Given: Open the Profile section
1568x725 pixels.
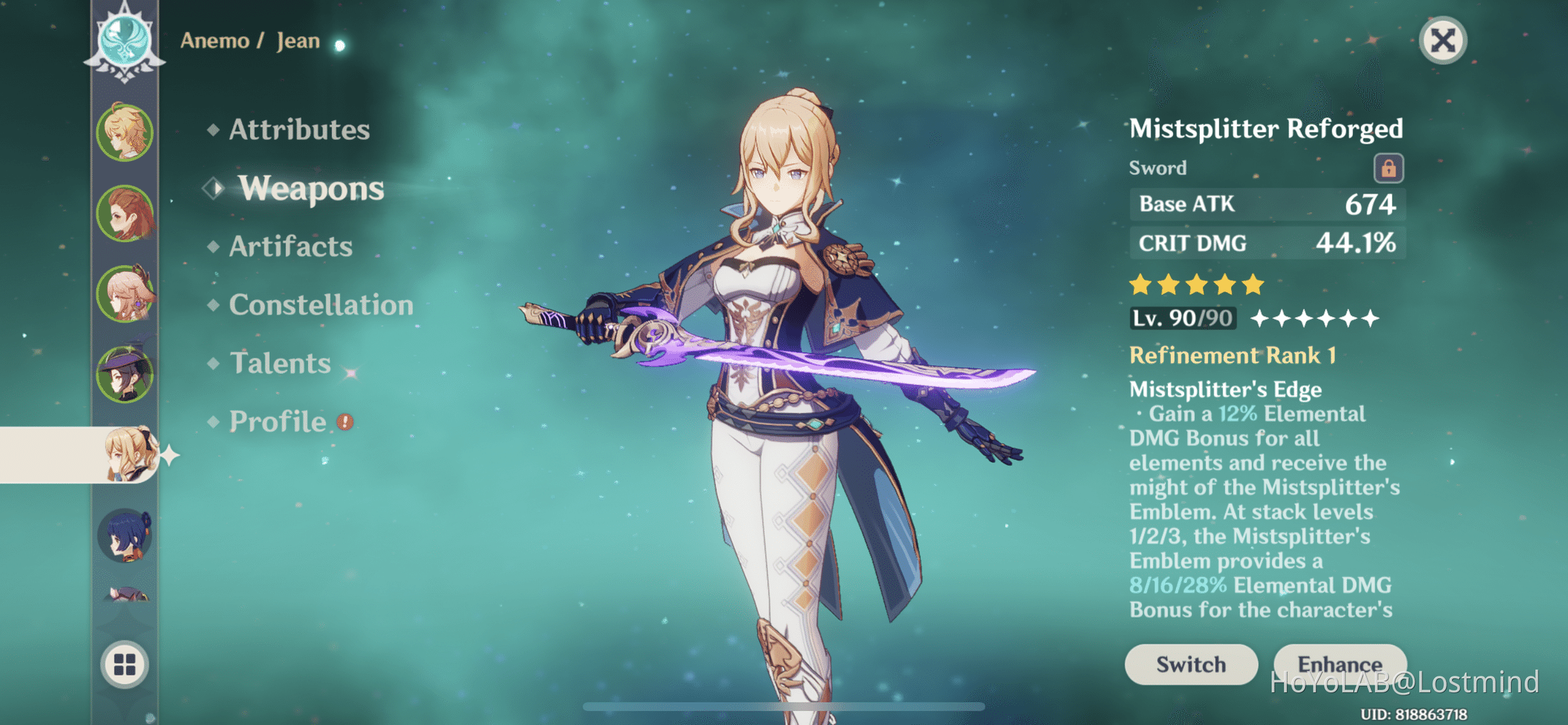Looking at the screenshot, I should [x=278, y=421].
